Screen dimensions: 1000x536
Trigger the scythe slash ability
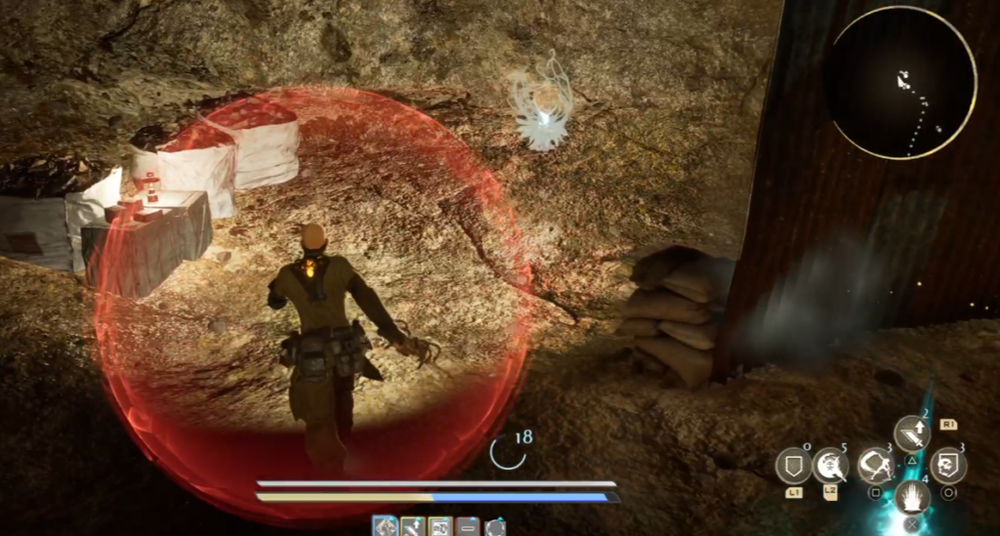pos(875,465)
